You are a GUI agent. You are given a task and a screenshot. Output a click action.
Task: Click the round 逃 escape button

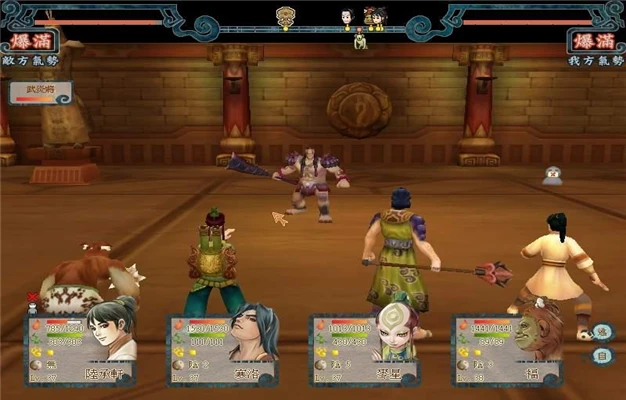[601, 332]
